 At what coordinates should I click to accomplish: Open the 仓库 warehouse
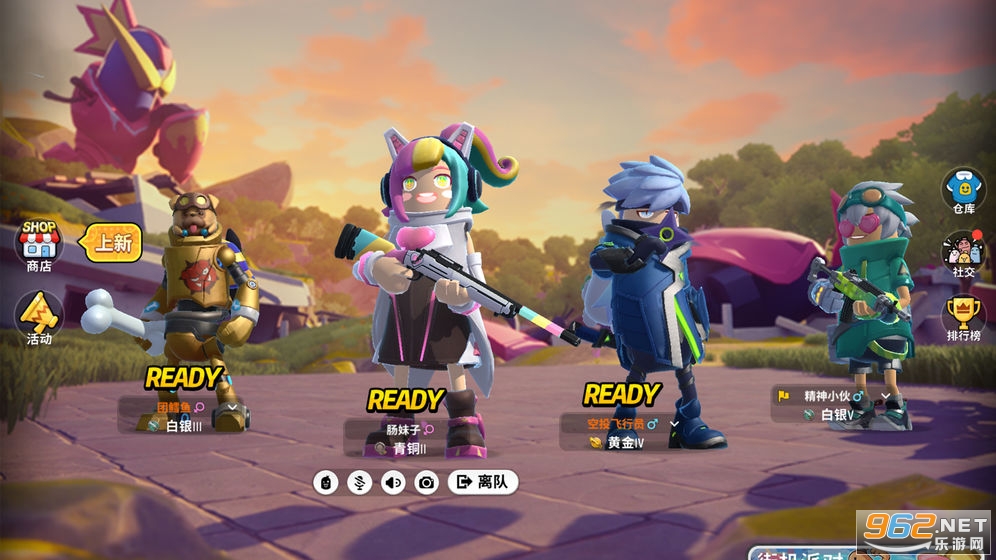pos(963,191)
